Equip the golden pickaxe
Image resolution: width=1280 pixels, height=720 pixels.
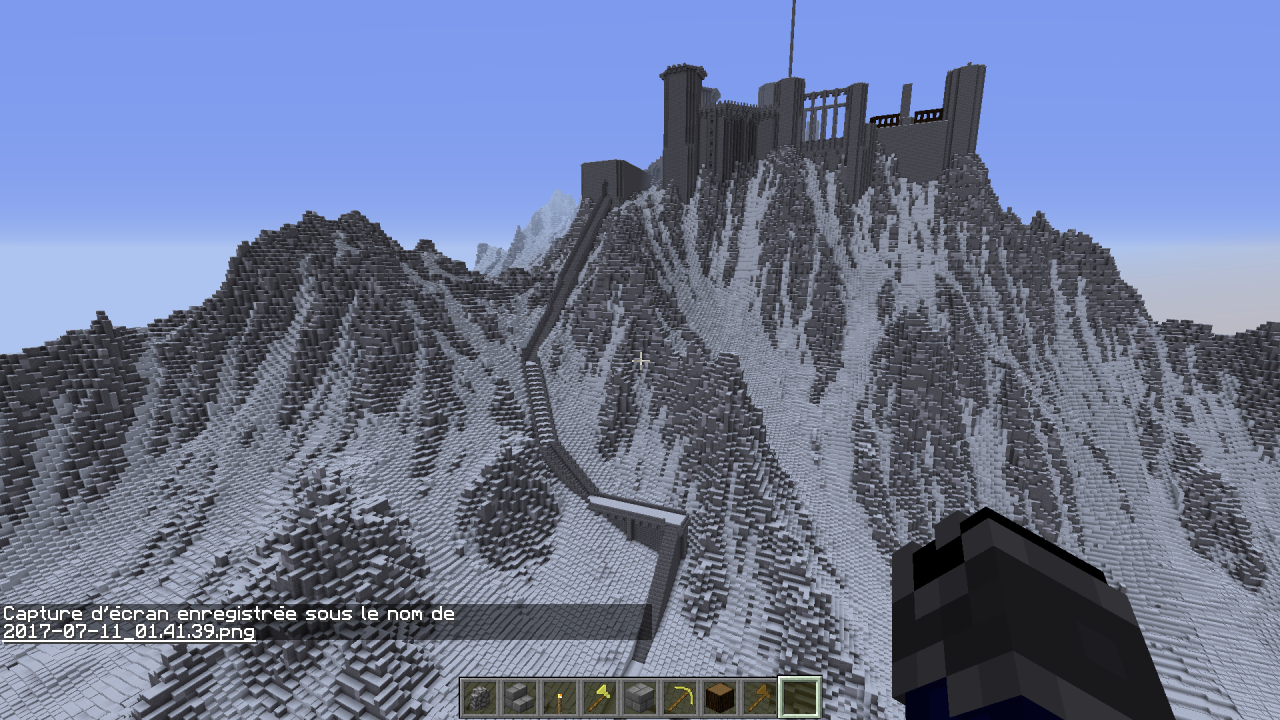tap(679, 697)
